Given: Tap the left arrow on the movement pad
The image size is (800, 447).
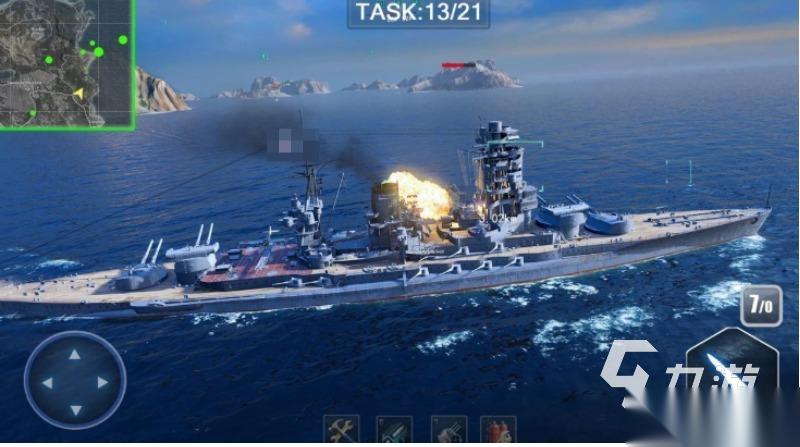Looking at the screenshot, I should click(x=47, y=382).
